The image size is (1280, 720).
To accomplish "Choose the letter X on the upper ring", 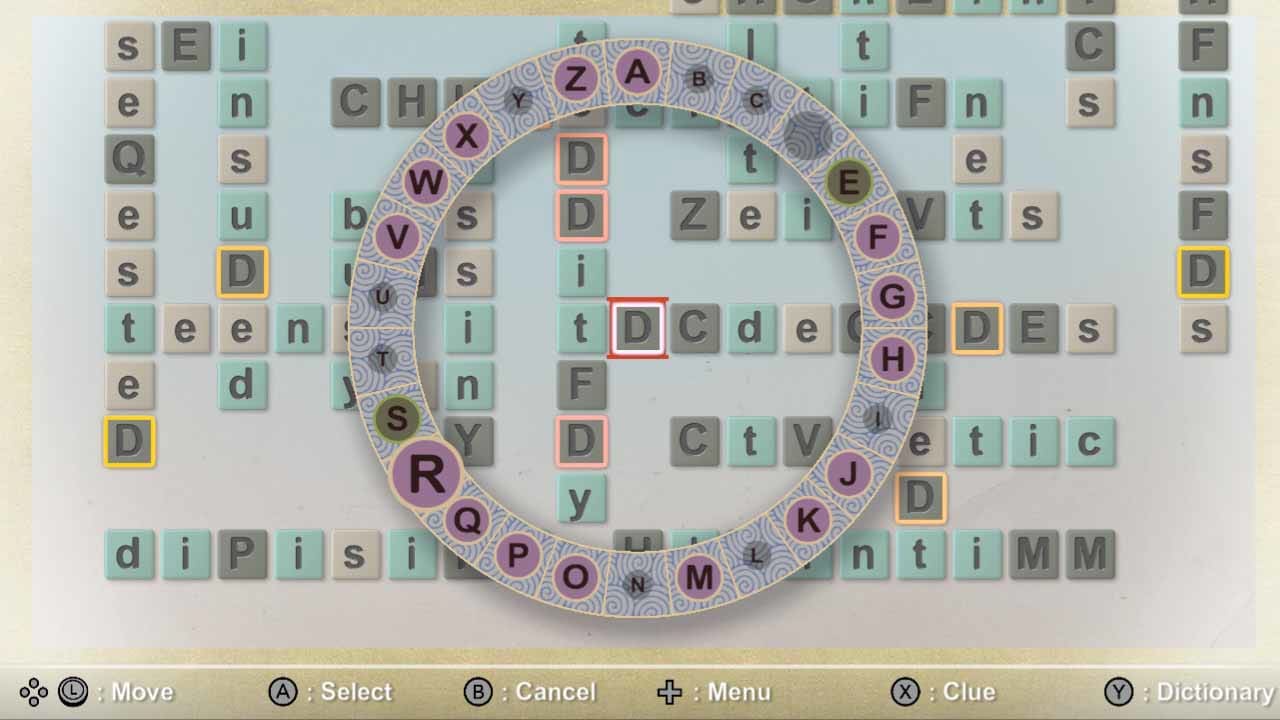I will tap(466, 135).
